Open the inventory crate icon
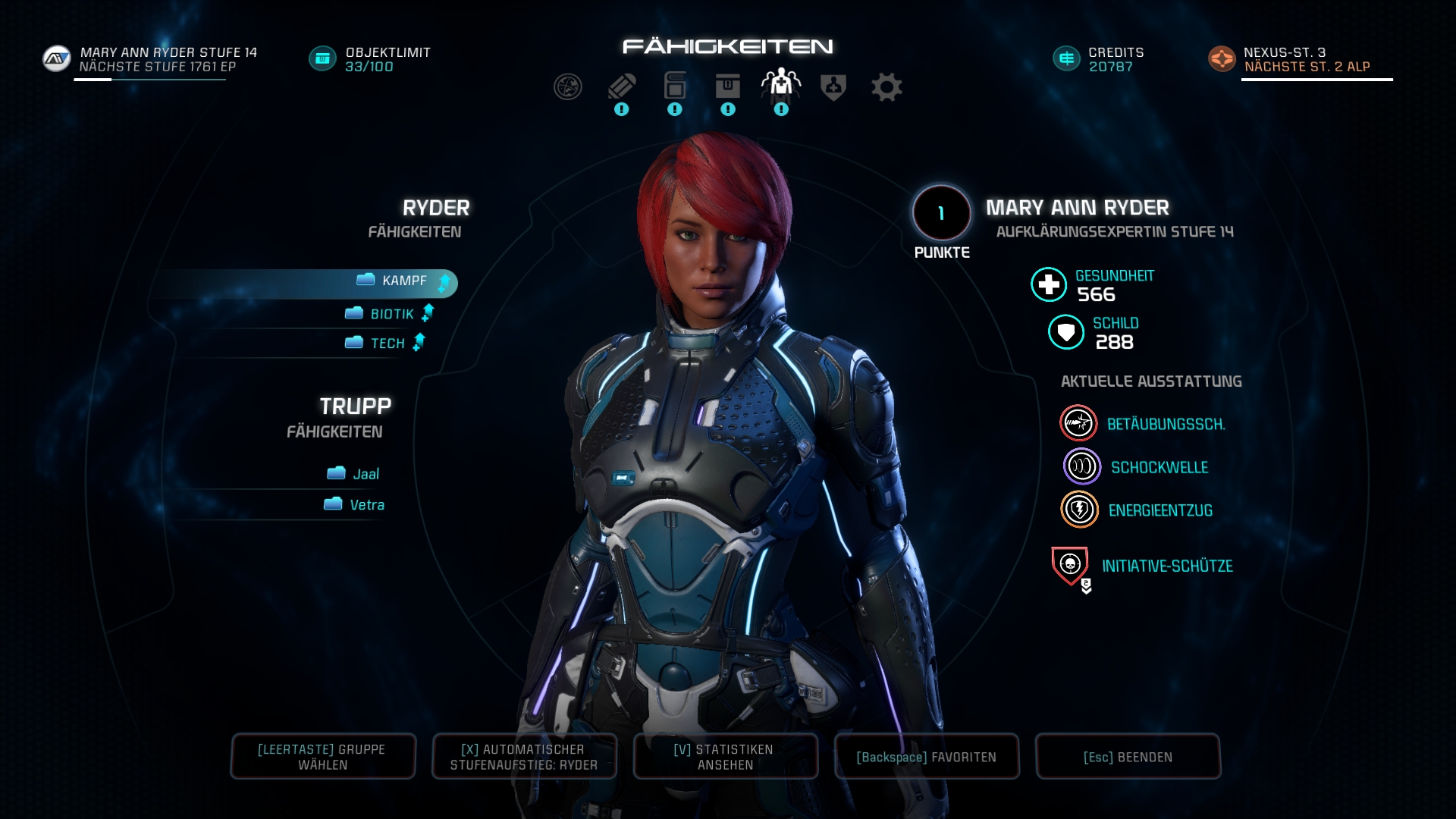Viewport: 1456px width, 819px height. click(x=726, y=86)
